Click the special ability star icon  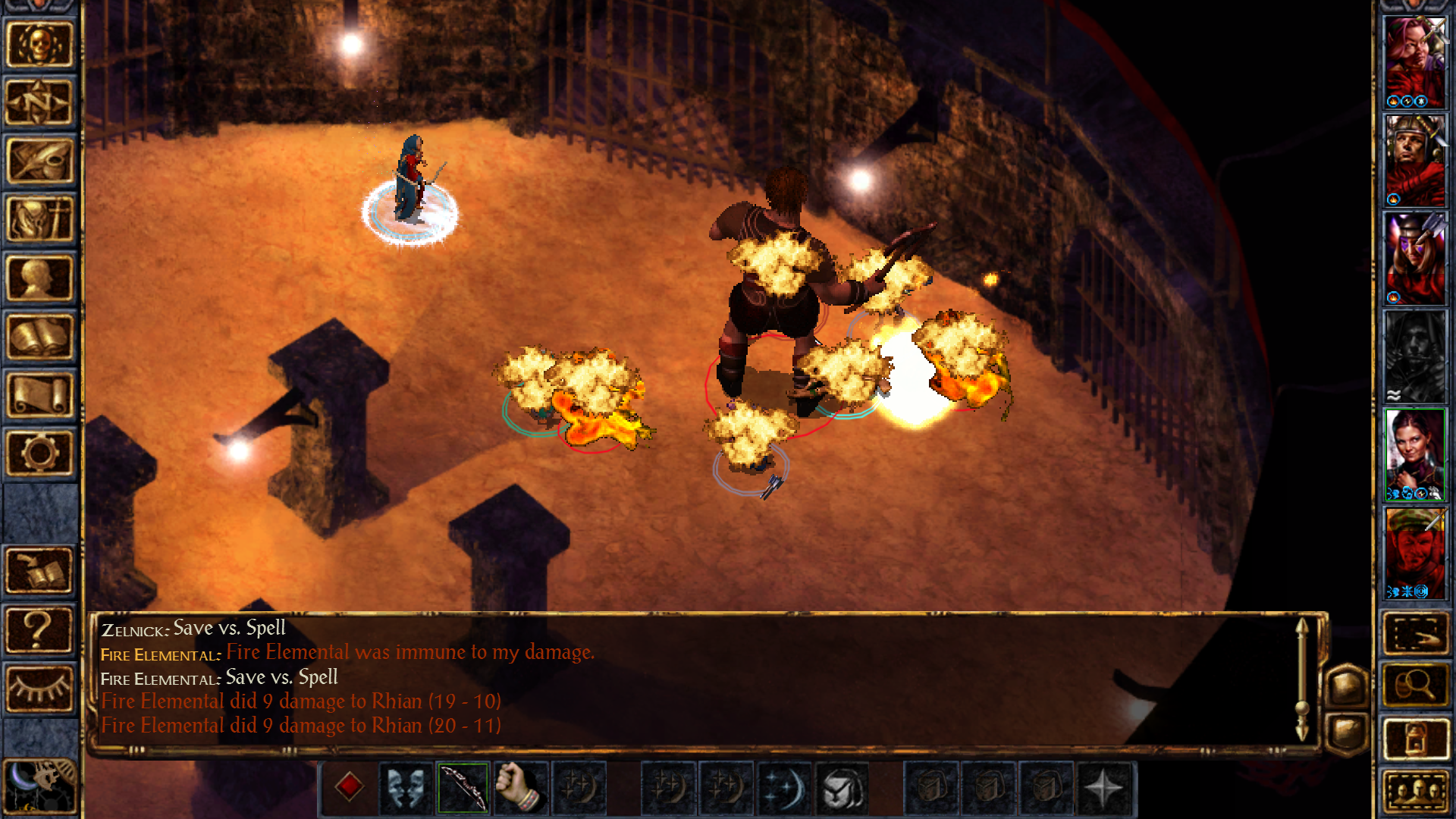[x=1103, y=789]
